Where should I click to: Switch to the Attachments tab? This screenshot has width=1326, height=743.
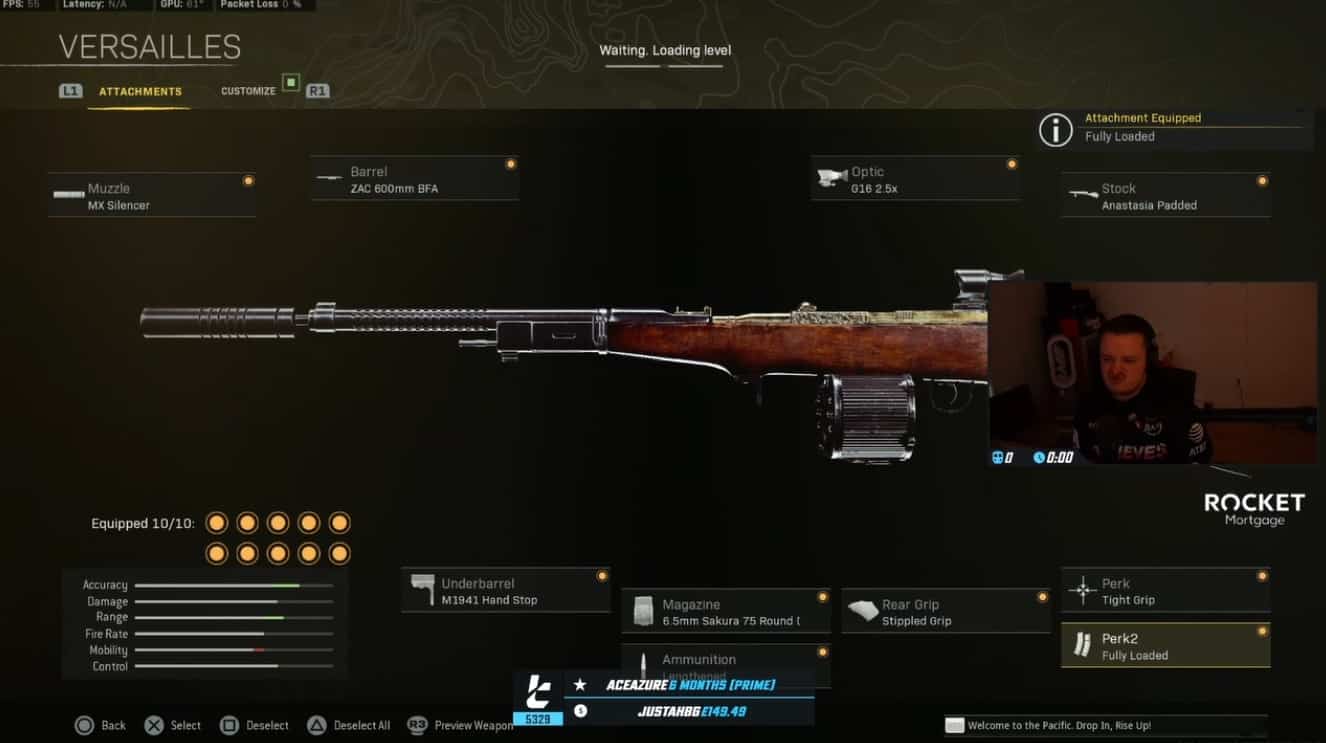(140, 91)
